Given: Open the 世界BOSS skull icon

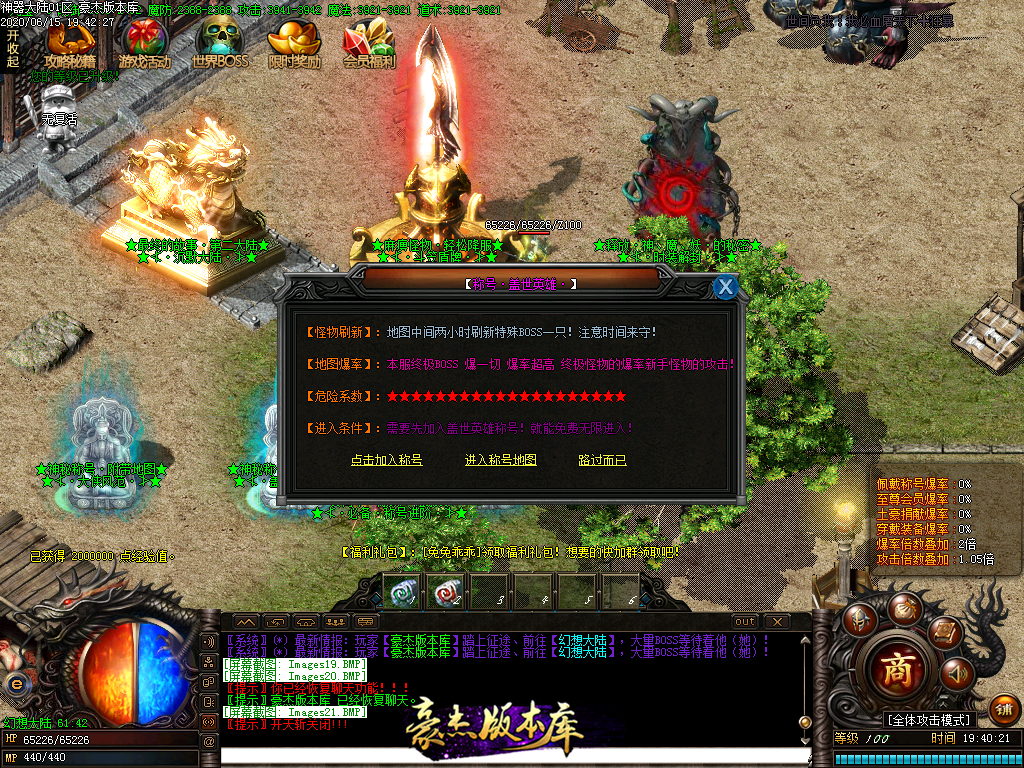Looking at the screenshot, I should coord(219,45).
